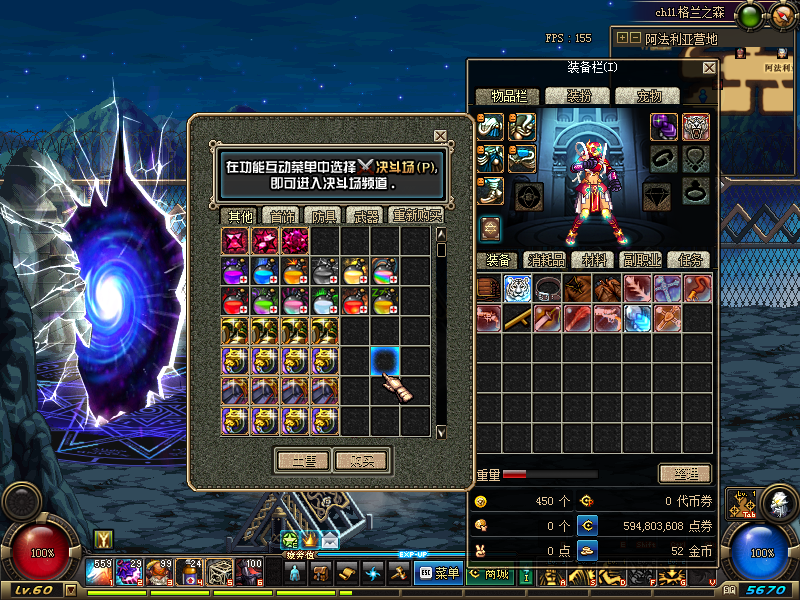Image resolution: width=800 pixels, height=600 pixels.
Task: Close the 装备栏 inventory window
Action: (709, 68)
